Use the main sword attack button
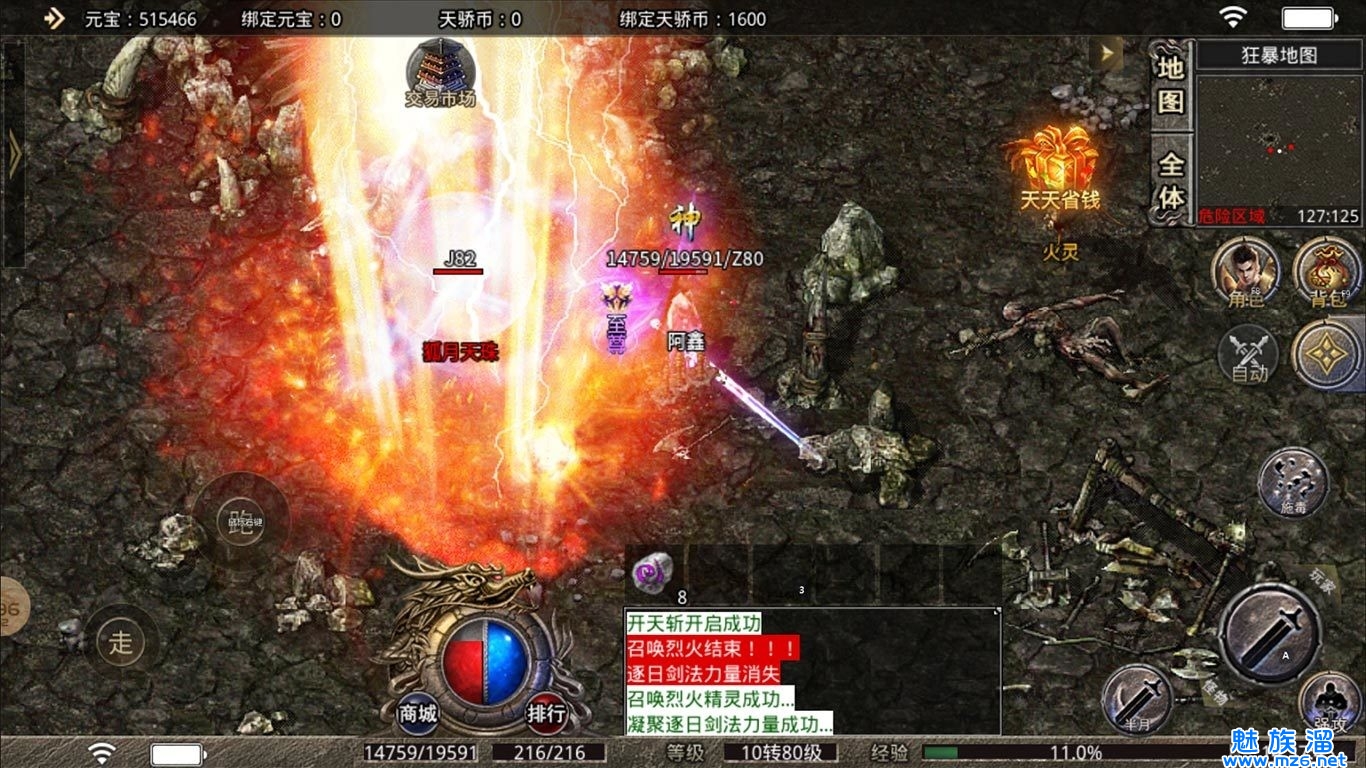Screen dimensions: 1366x768 point(1270,634)
